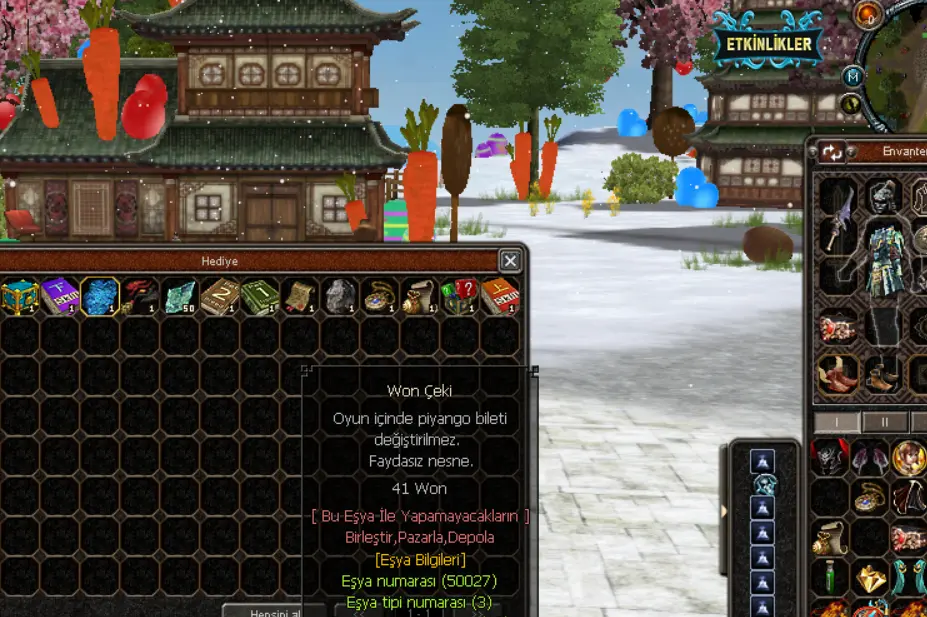Select the brown book numbered 2
927x617 pixels.
click(220, 297)
